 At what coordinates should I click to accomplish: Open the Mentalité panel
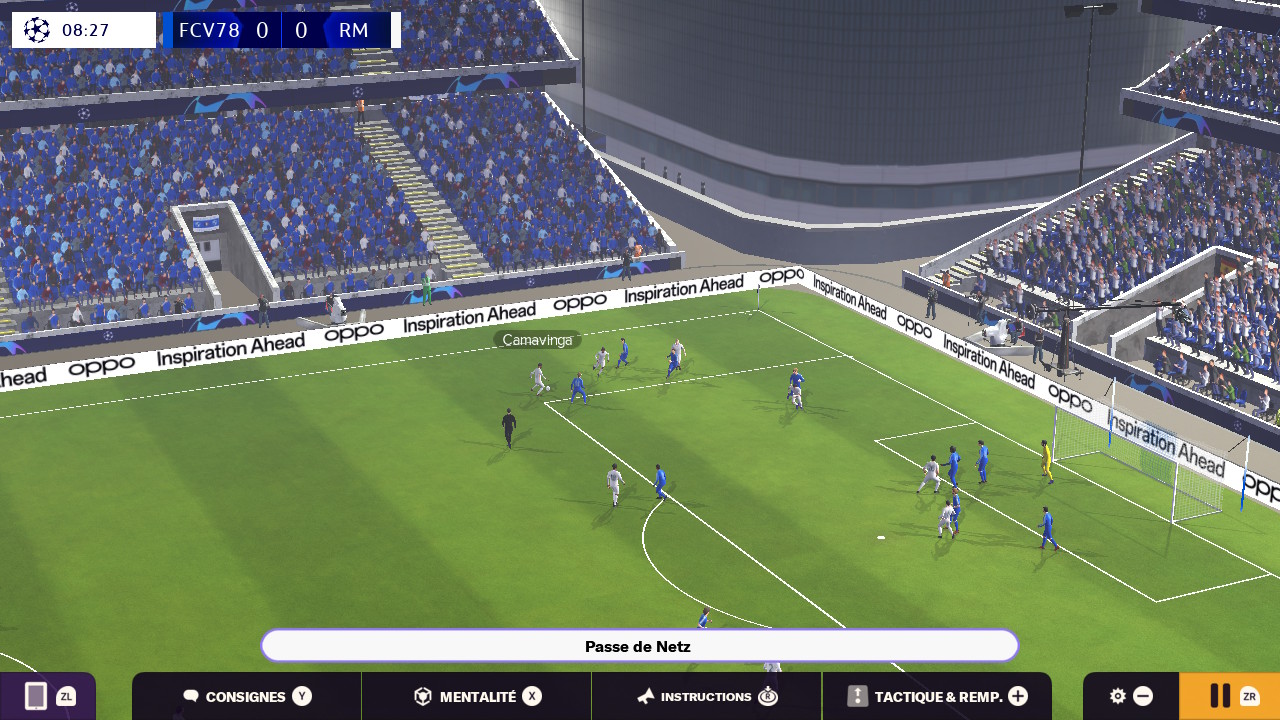click(477, 696)
